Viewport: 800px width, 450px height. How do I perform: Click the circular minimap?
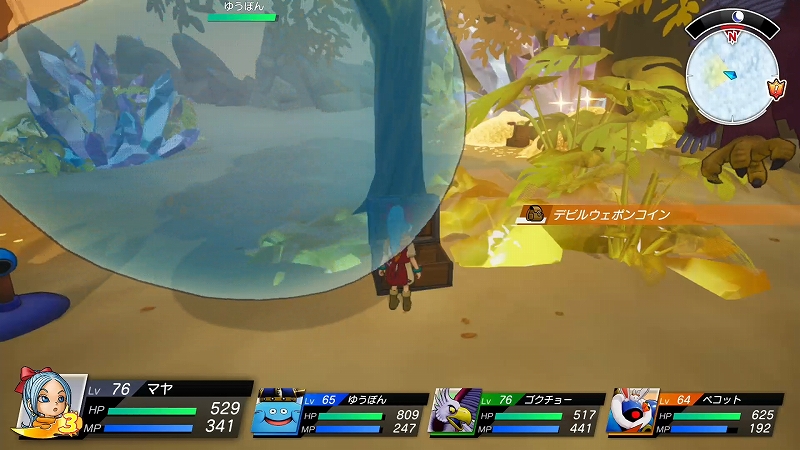click(732, 75)
